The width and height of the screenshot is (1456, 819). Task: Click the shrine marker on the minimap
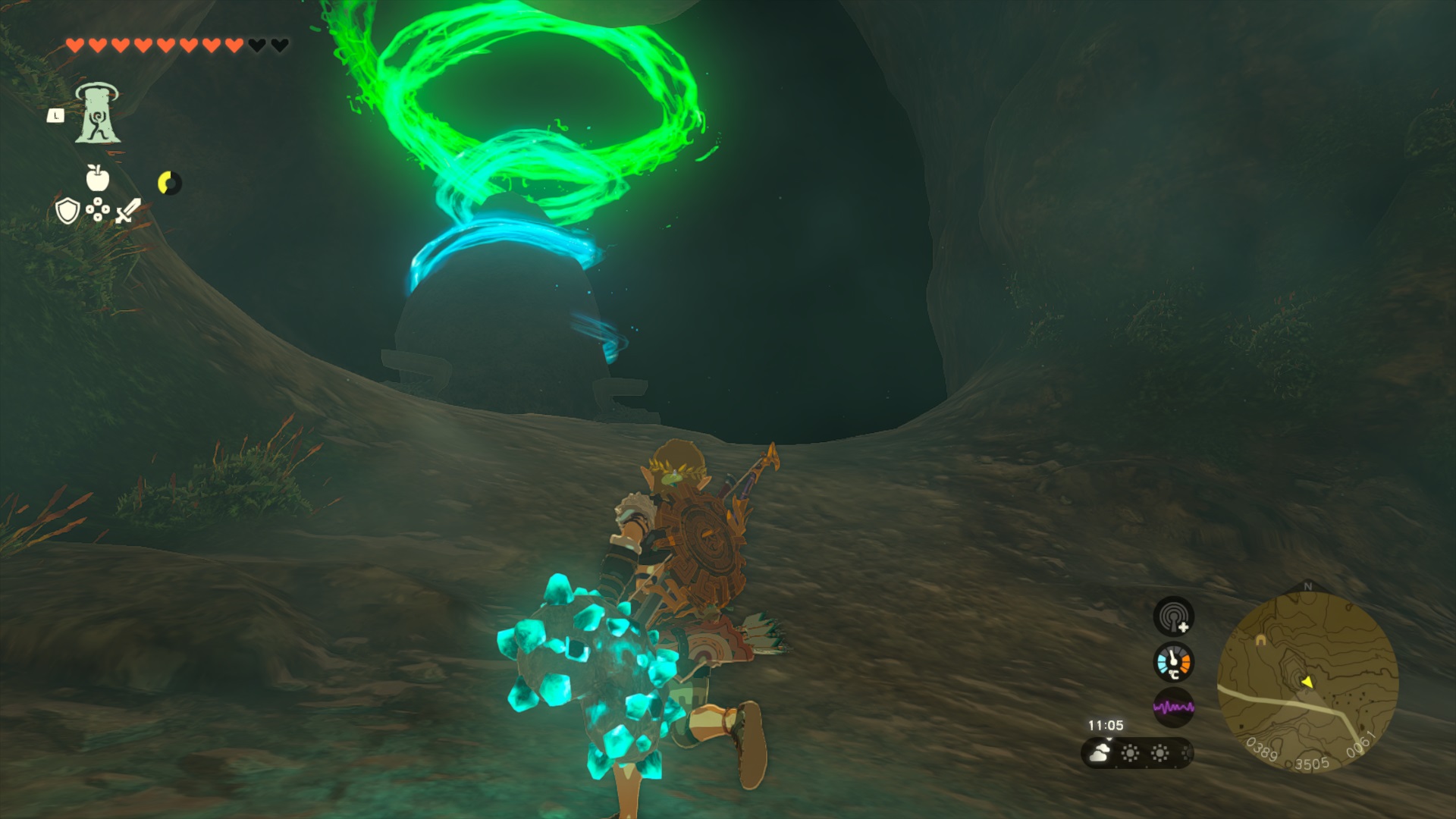coord(1260,640)
